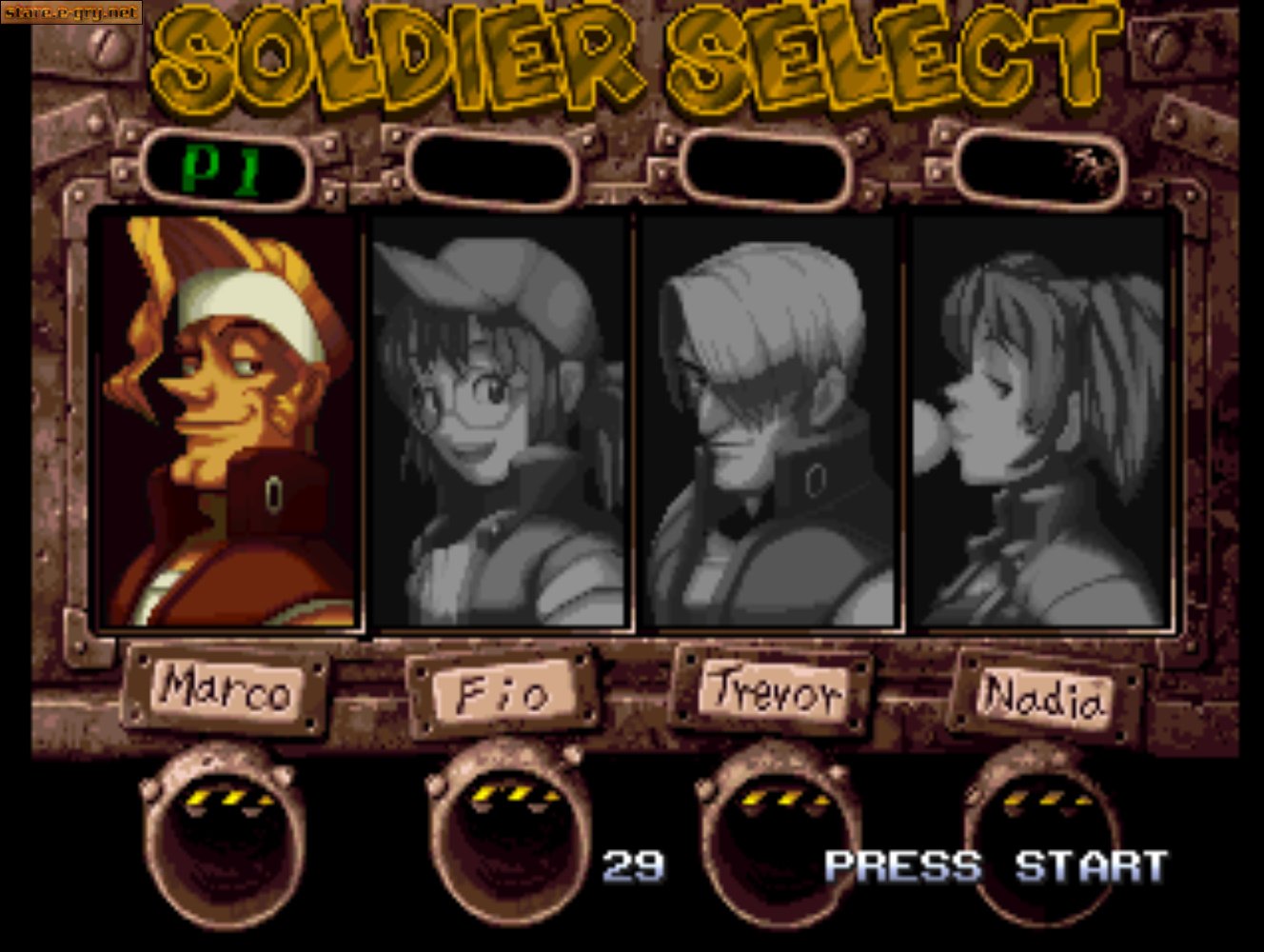The height and width of the screenshot is (952, 1264).
Task: Click the Marco nameplate
Action: [x=227, y=691]
